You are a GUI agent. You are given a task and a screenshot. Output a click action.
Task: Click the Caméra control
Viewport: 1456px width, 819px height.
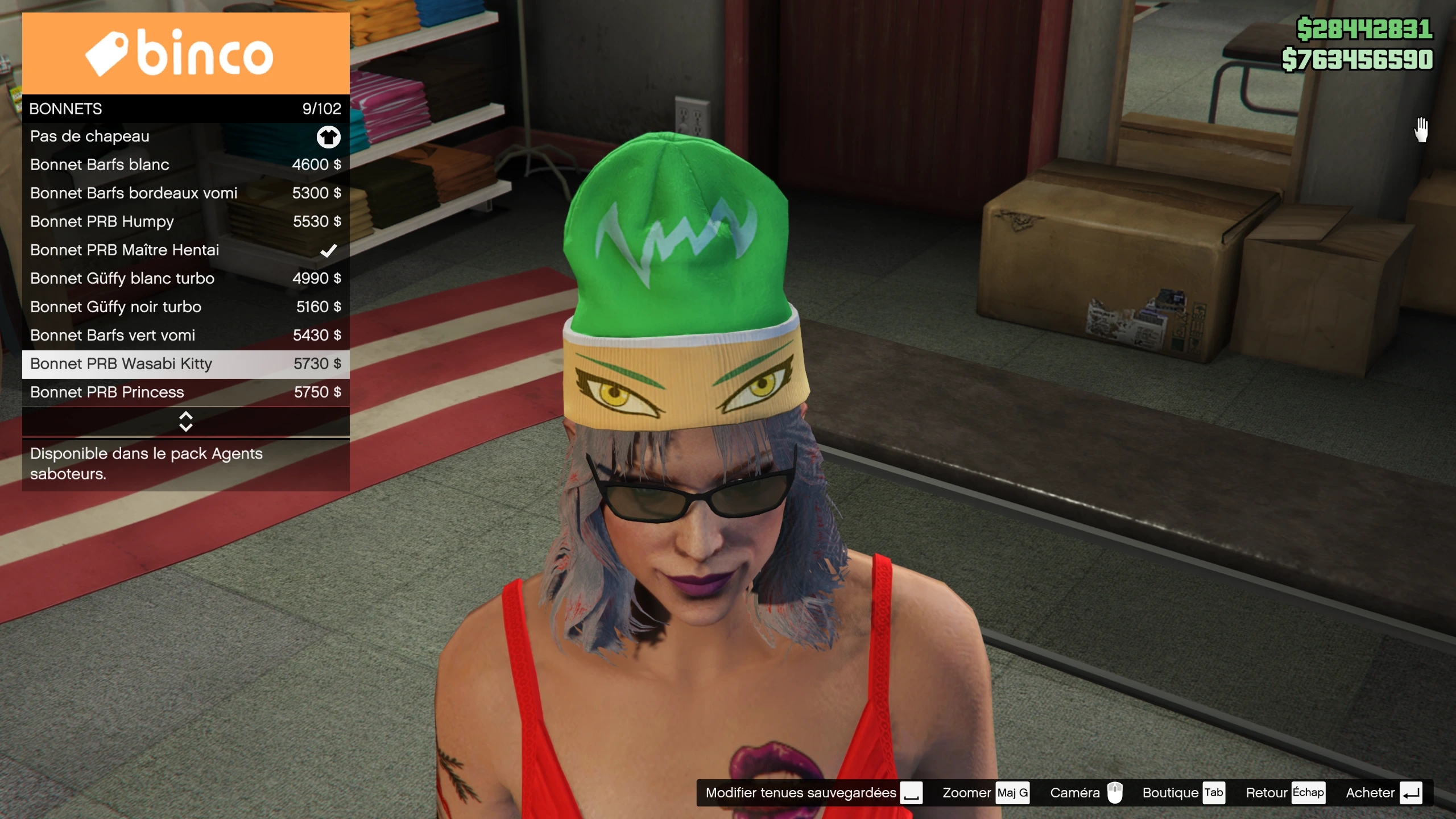pyautogui.click(x=1086, y=793)
